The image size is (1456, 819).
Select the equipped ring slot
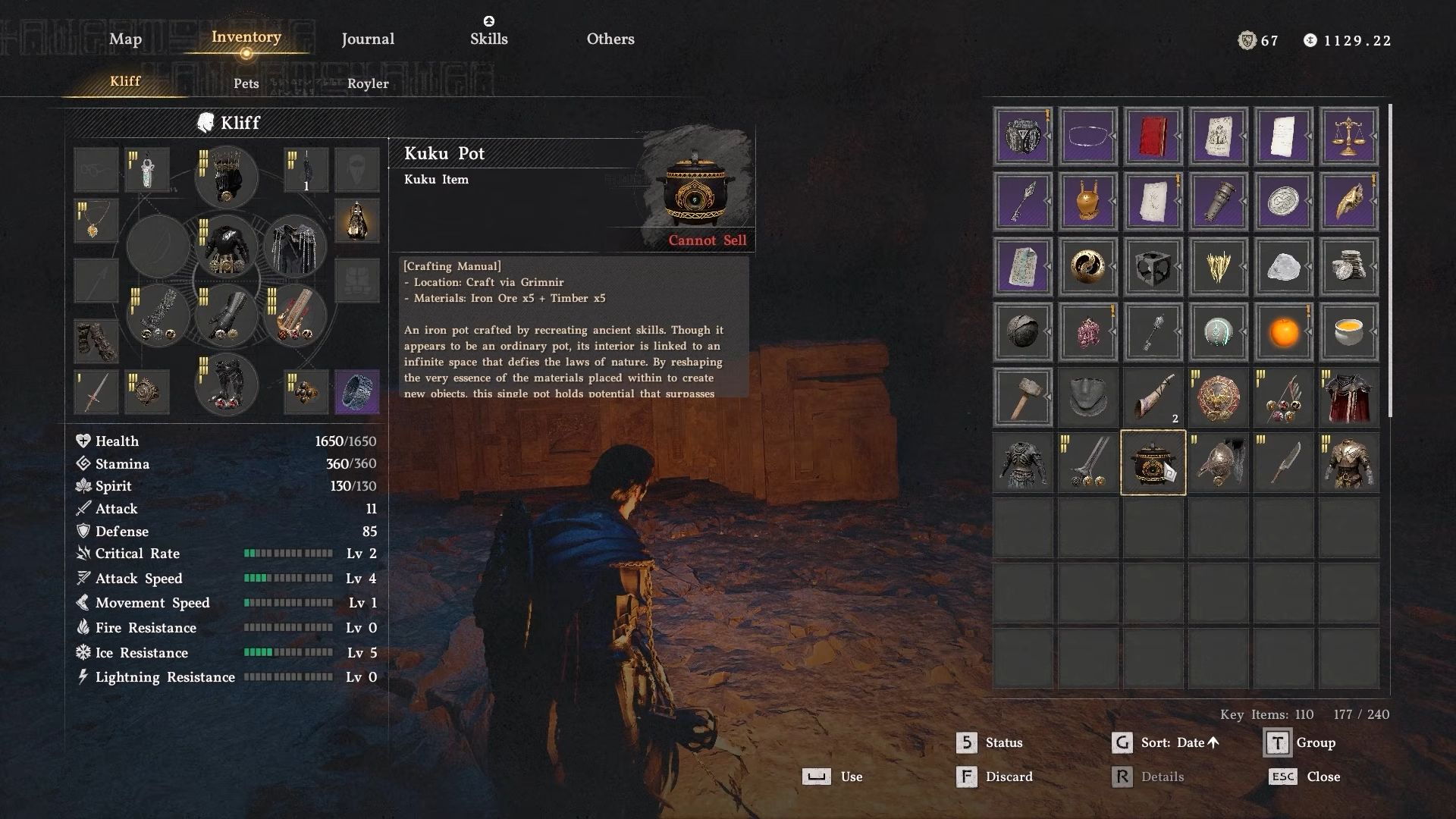(x=357, y=391)
